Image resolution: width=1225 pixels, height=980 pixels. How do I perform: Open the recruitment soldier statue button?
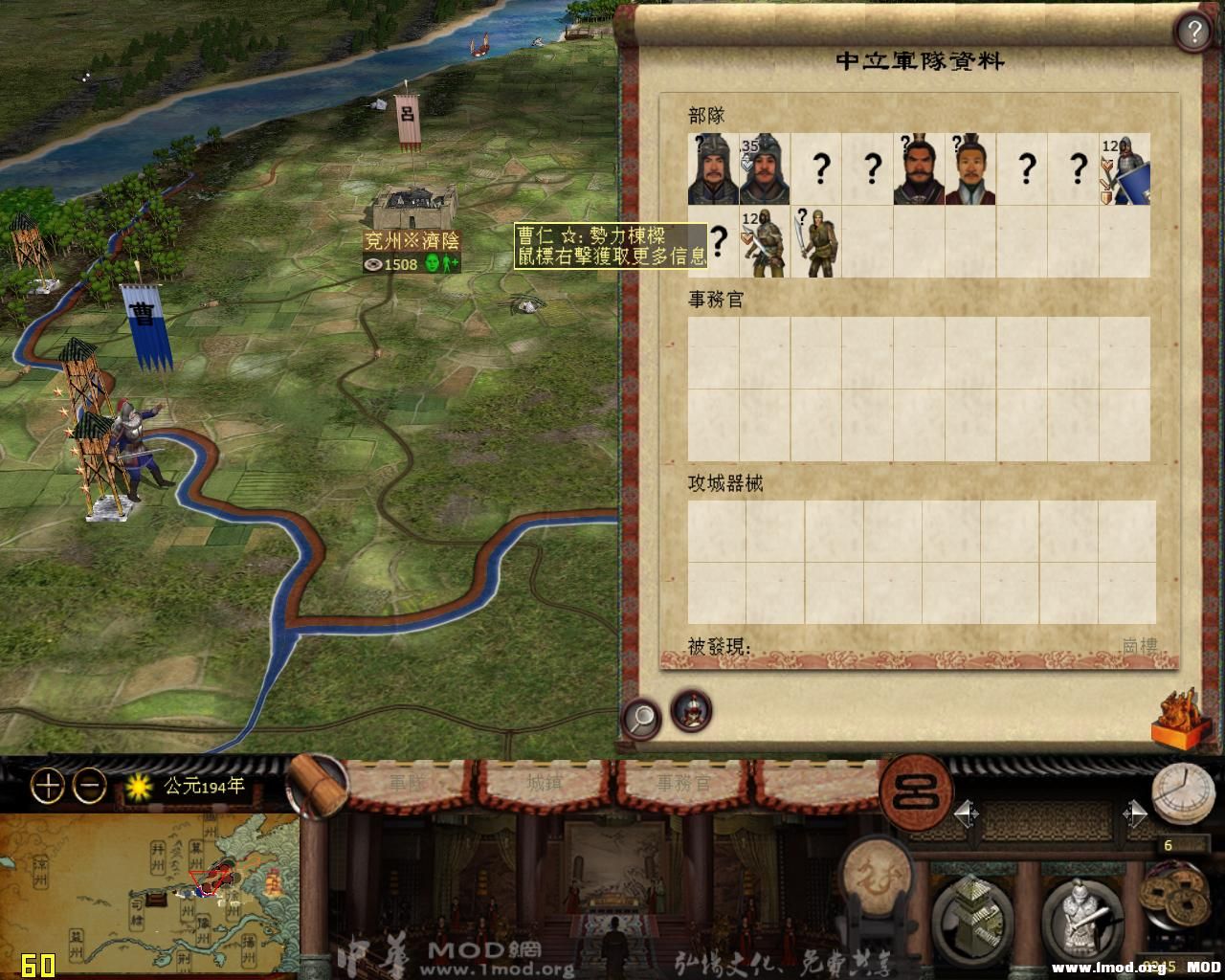point(1080,918)
